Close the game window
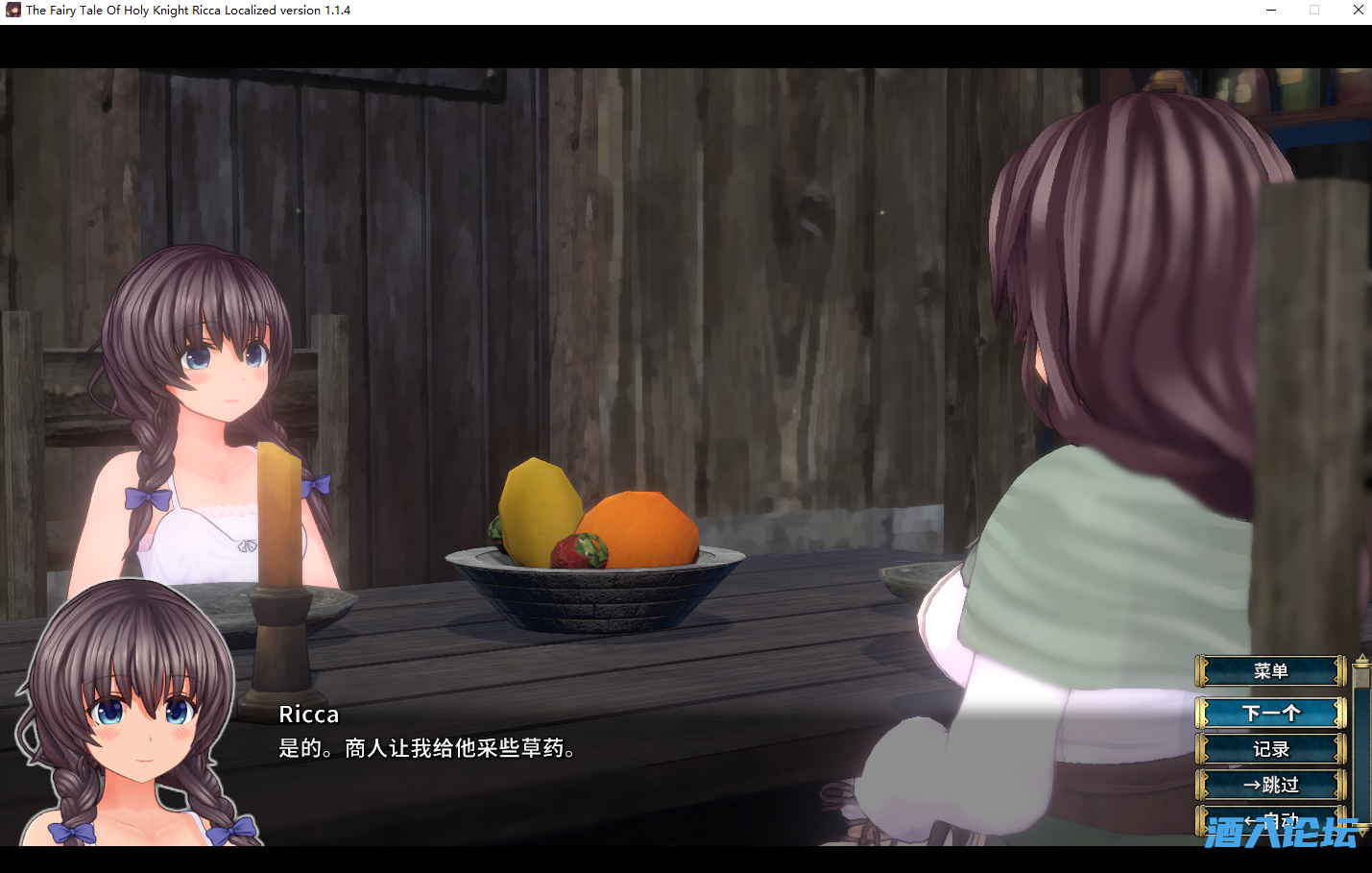 pos(1358,11)
